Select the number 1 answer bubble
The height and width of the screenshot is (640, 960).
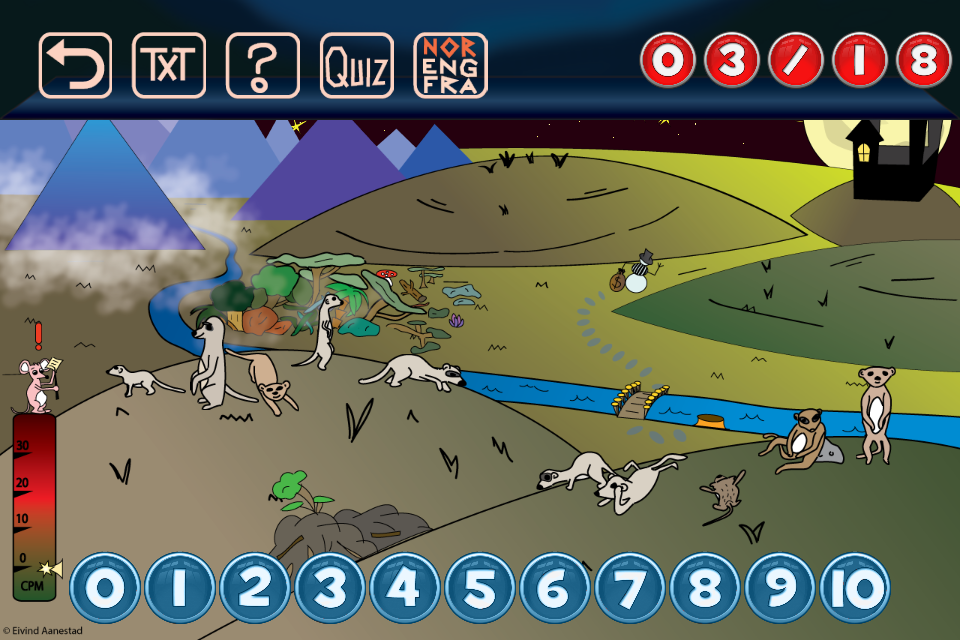point(179,588)
